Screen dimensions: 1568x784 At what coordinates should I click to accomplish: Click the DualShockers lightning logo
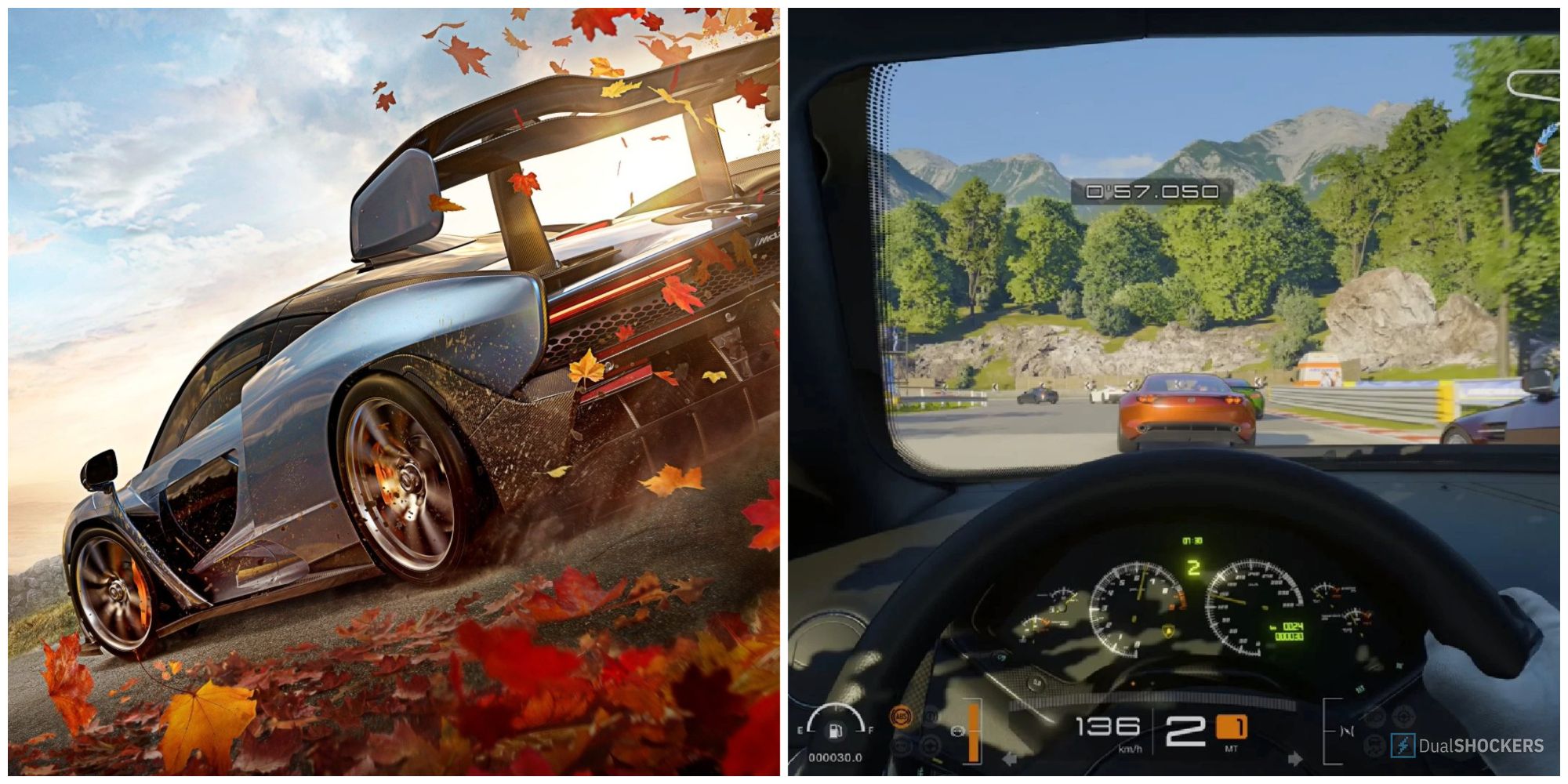coord(1403,745)
